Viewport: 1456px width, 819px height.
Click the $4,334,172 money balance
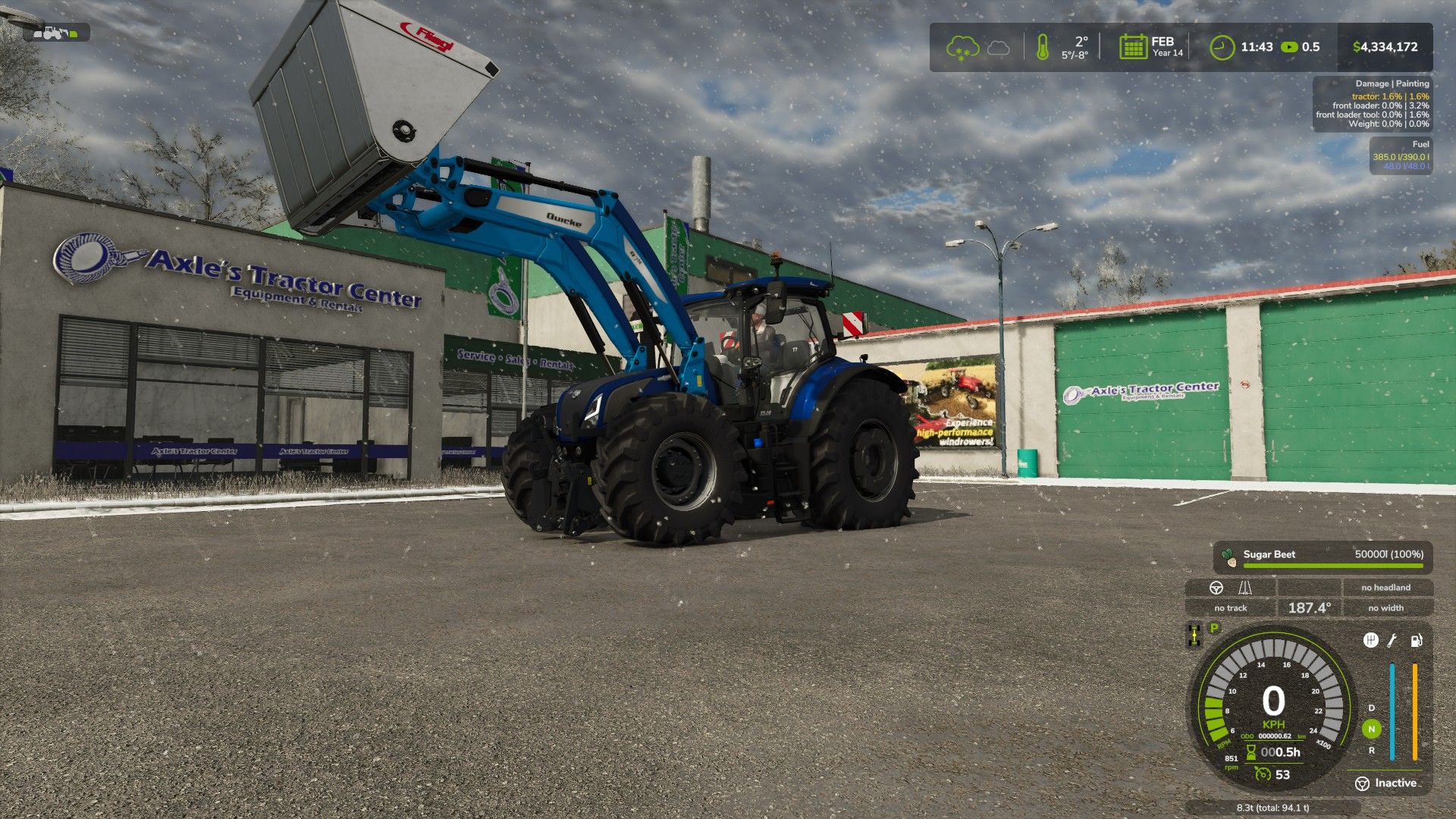(1386, 46)
